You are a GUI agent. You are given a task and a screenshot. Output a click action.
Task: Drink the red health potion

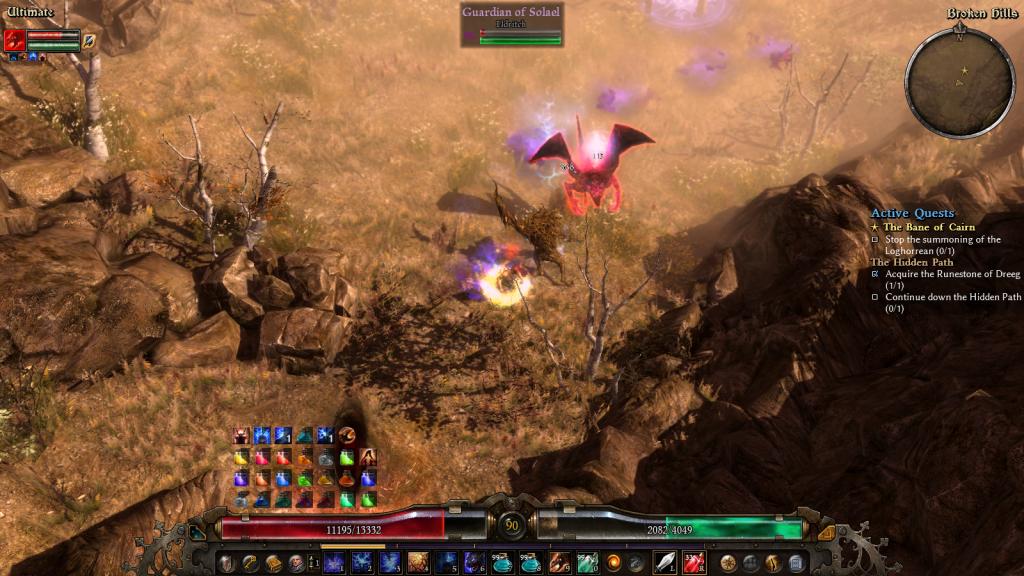pyautogui.click(x=693, y=562)
